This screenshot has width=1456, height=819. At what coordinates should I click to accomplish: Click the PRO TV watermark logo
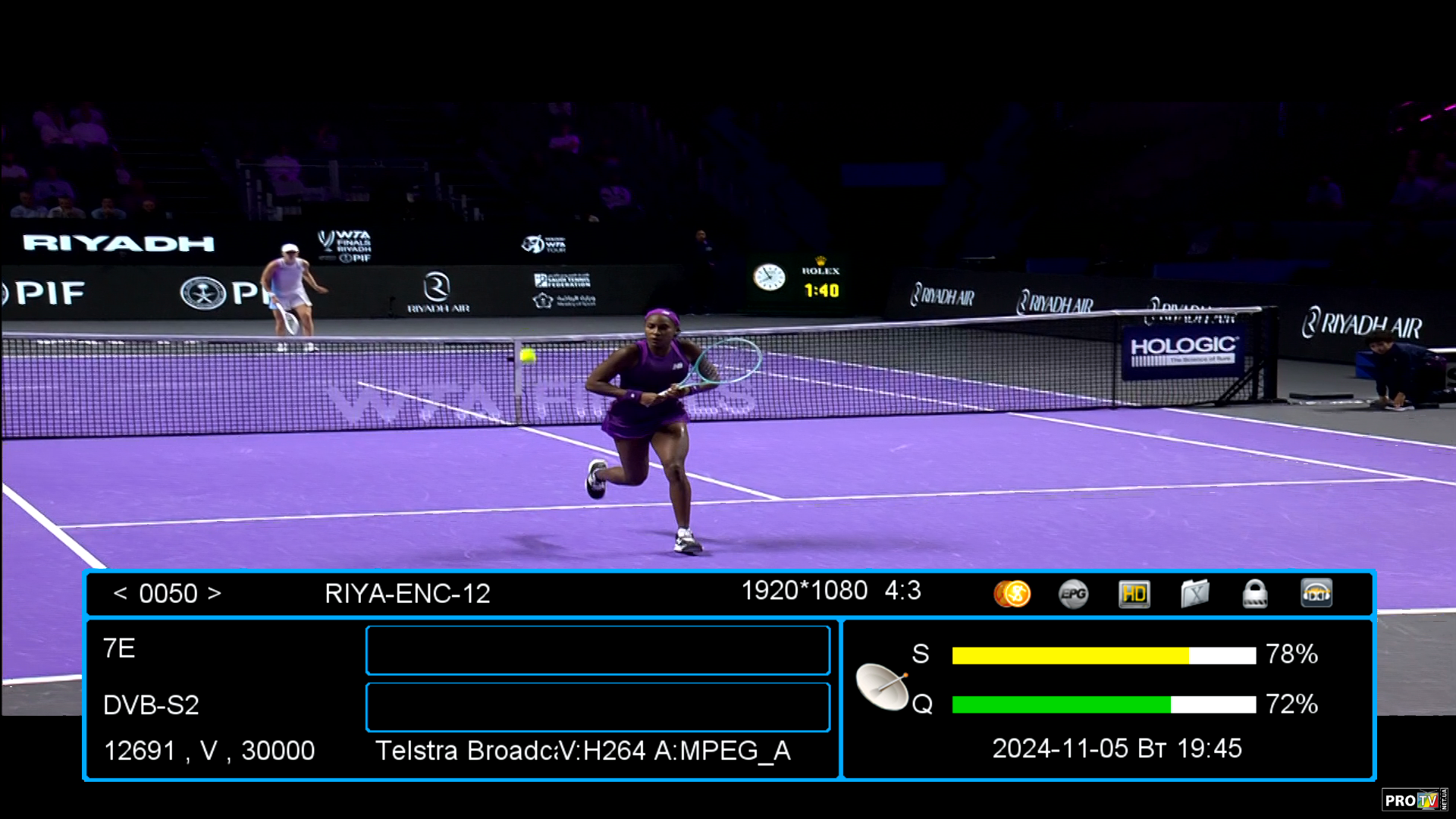(1413, 800)
